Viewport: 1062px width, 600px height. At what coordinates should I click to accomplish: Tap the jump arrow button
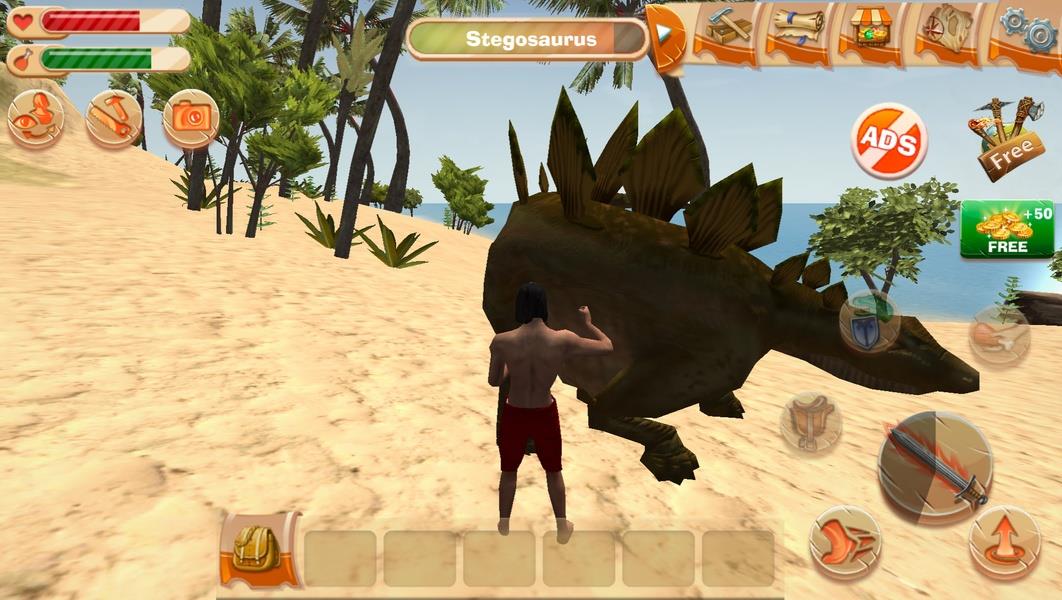1004,541
